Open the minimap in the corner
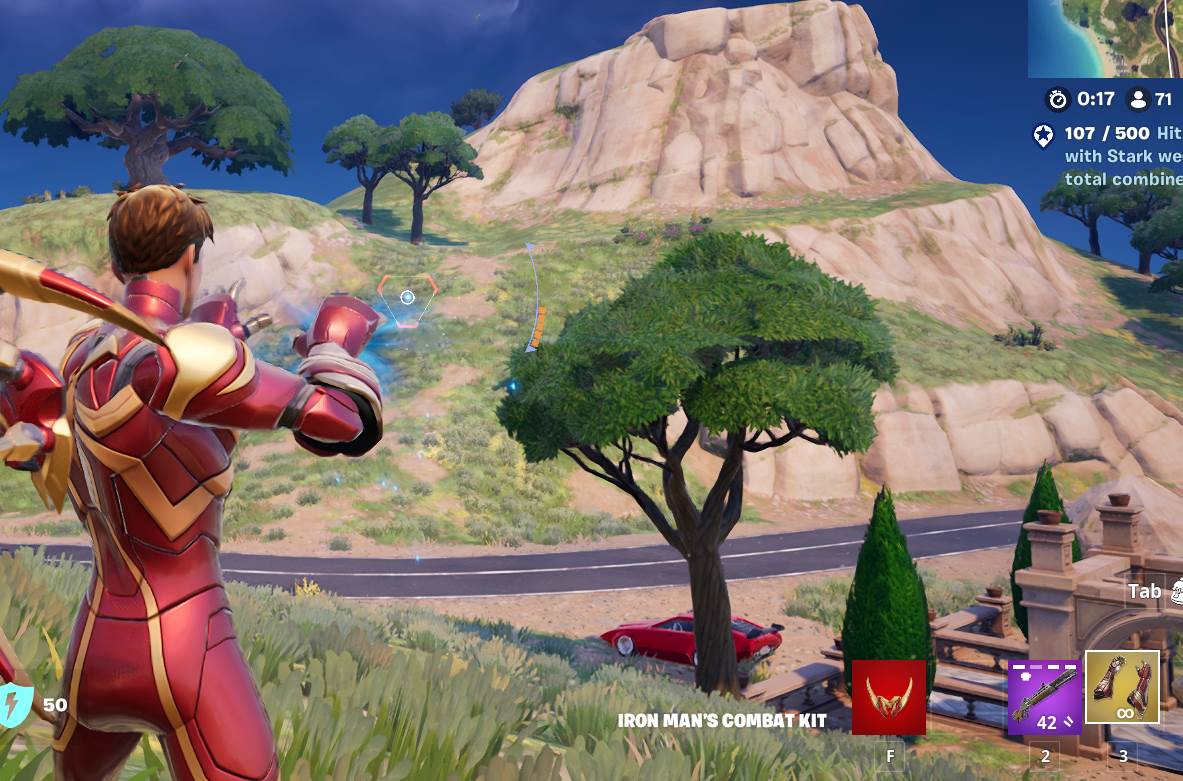Image resolution: width=1183 pixels, height=781 pixels. click(1106, 38)
